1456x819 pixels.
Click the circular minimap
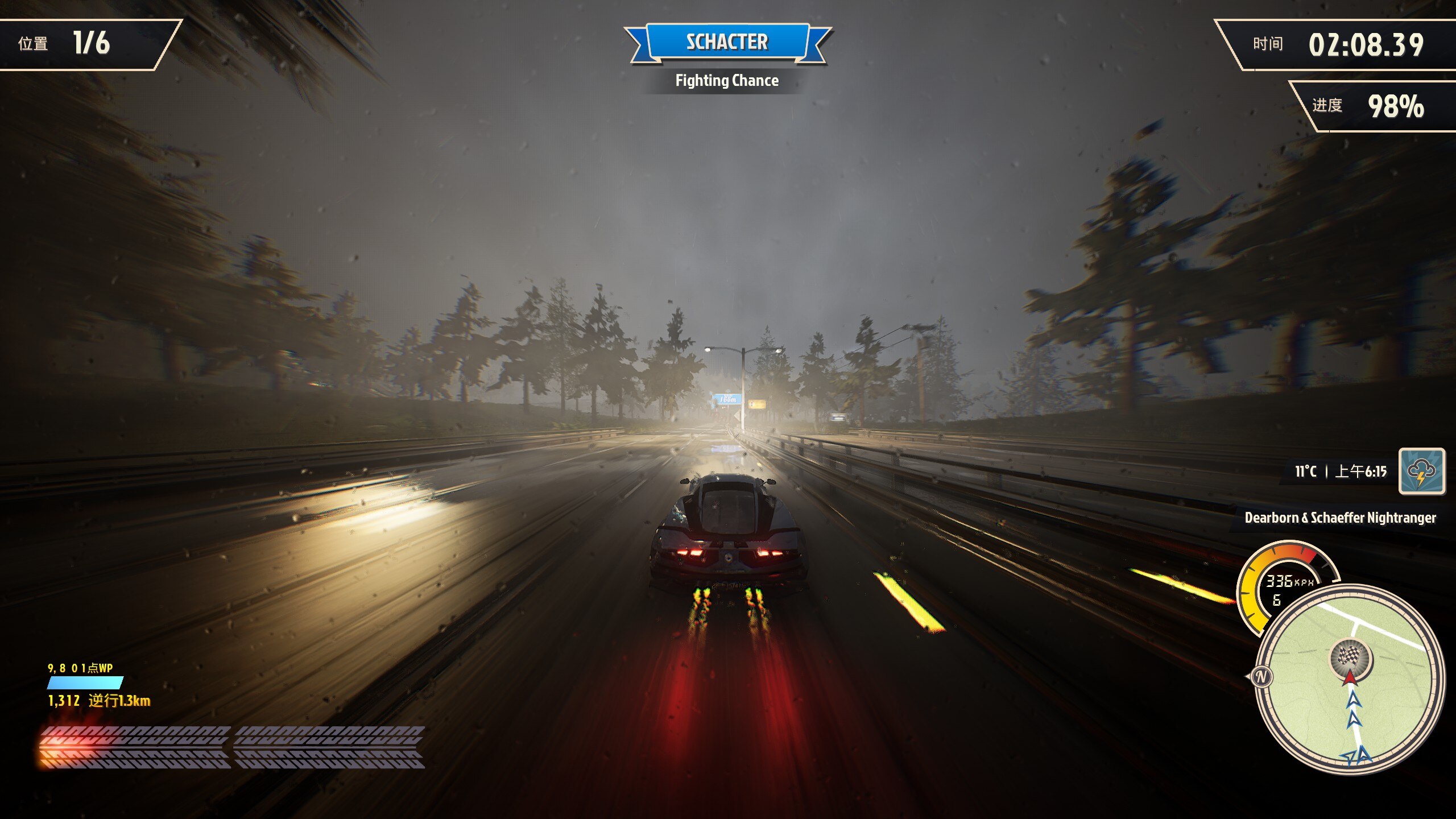tap(1349, 680)
